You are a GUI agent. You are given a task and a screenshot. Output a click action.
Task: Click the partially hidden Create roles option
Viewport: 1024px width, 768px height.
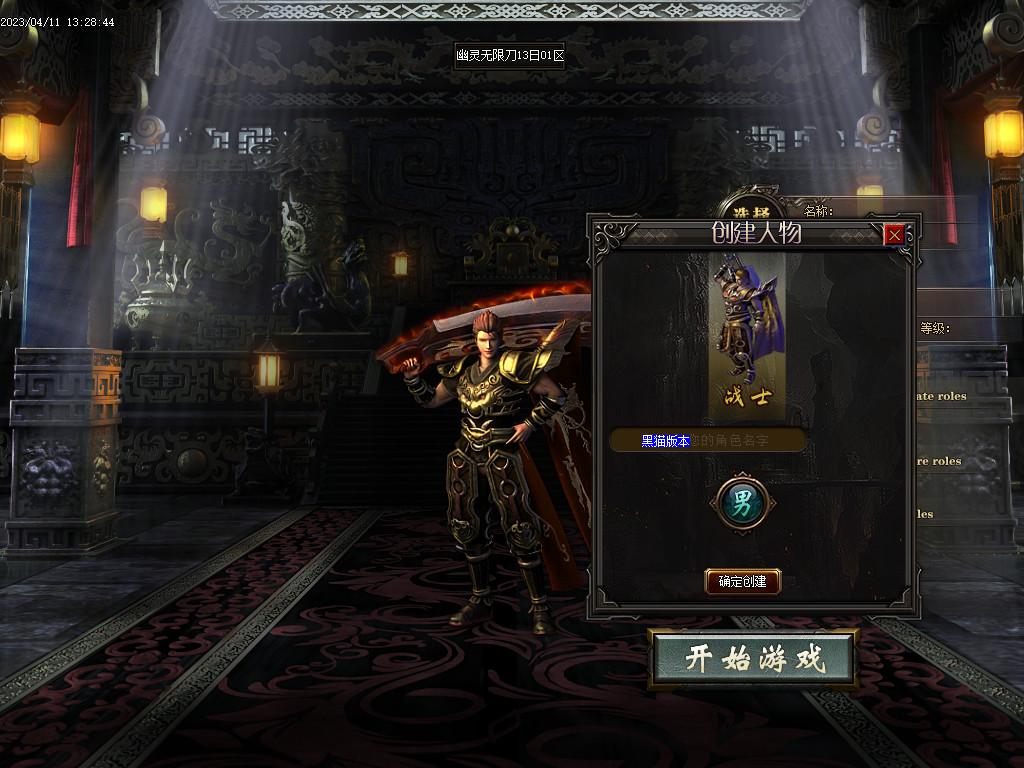(942, 396)
